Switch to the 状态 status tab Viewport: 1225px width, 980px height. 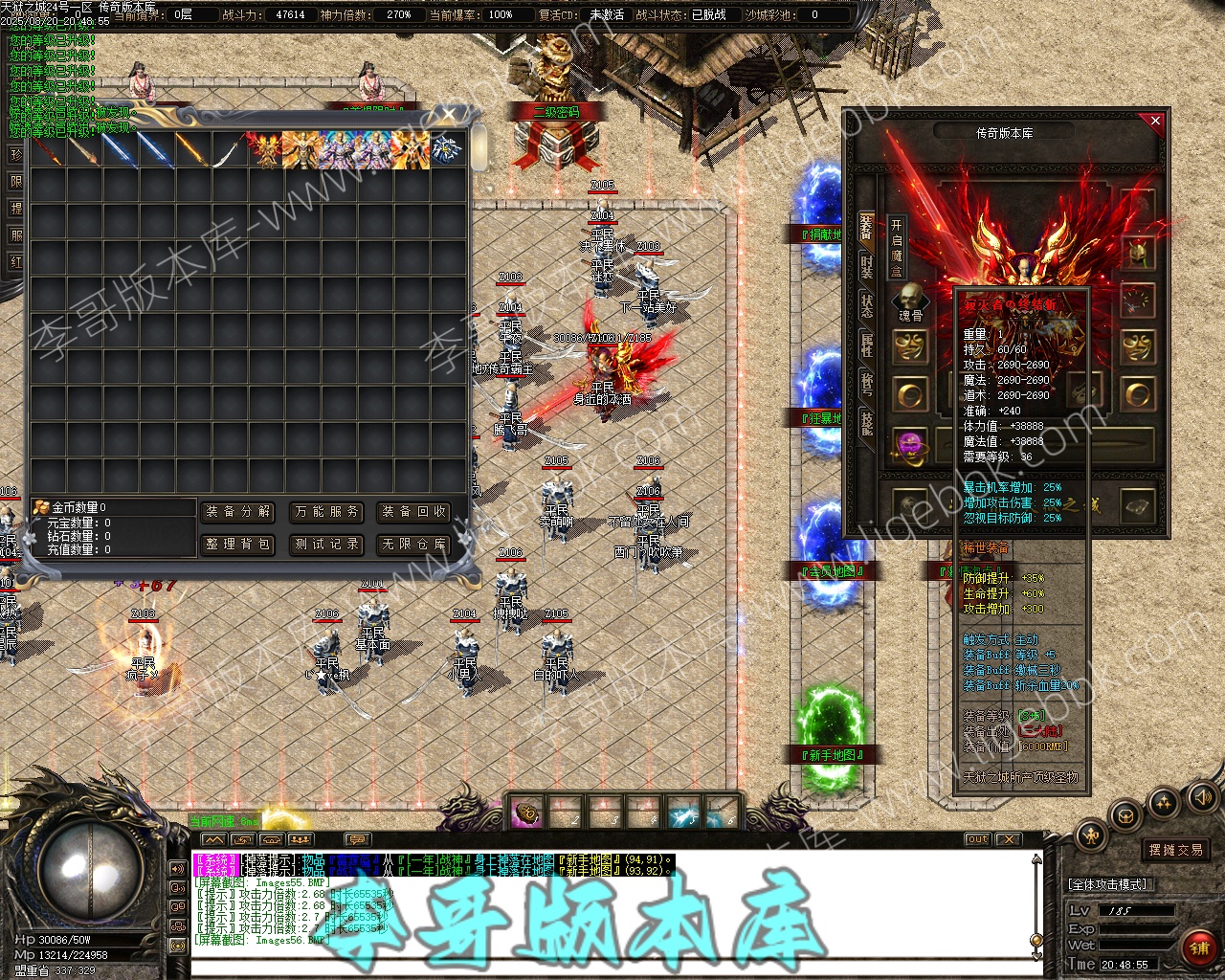point(866,306)
